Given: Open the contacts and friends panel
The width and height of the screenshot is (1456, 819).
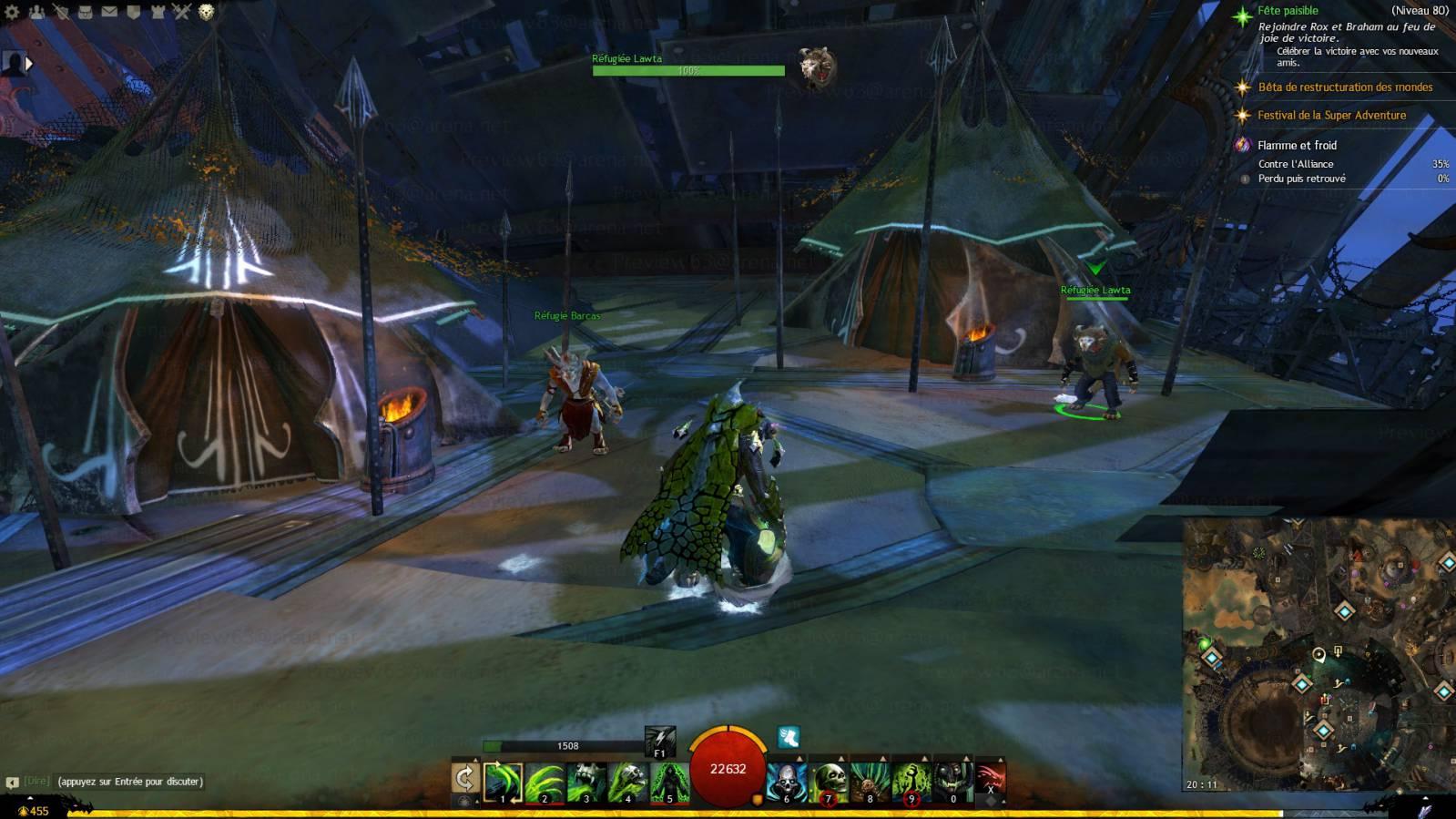Looking at the screenshot, I should pyautogui.click(x=36, y=12).
